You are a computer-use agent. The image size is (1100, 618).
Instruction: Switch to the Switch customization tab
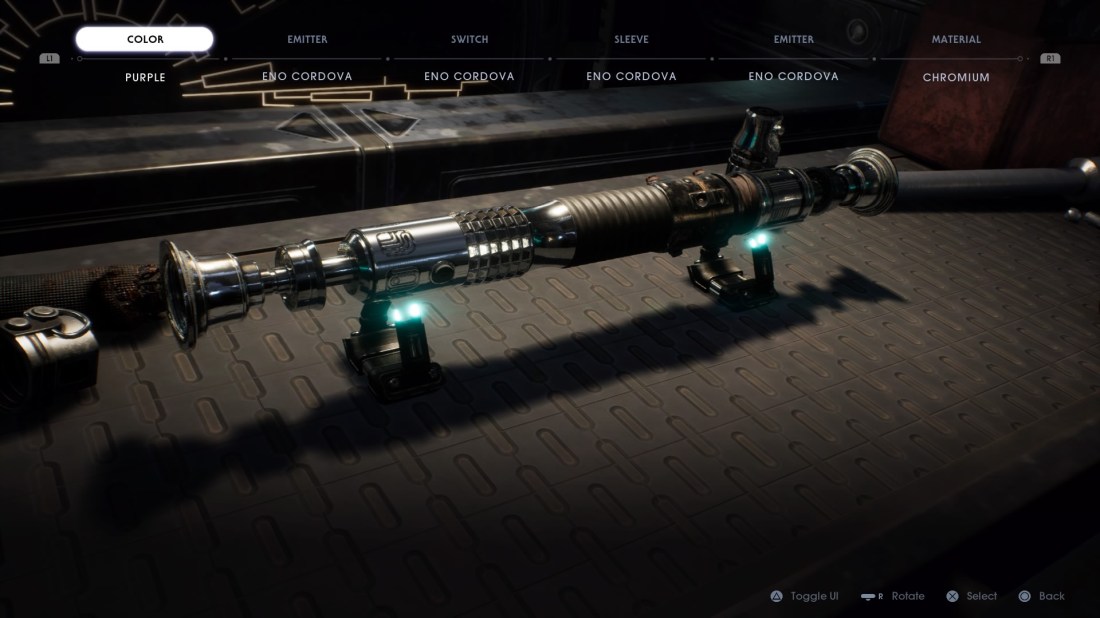coord(469,40)
